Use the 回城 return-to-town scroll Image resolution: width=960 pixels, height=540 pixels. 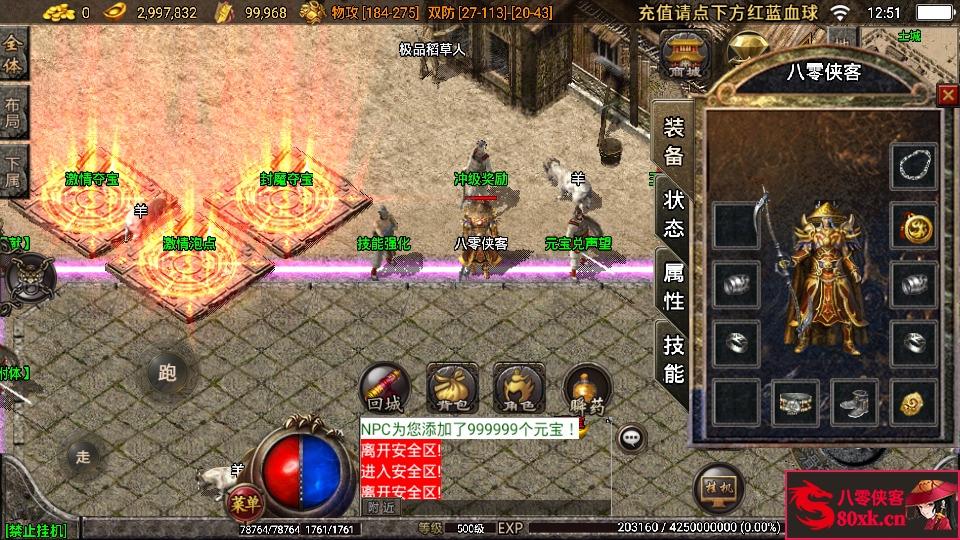(x=385, y=389)
